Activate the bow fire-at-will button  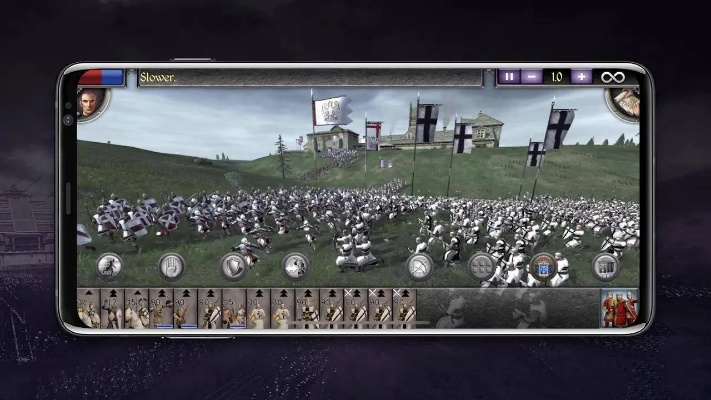tap(420, 266)
